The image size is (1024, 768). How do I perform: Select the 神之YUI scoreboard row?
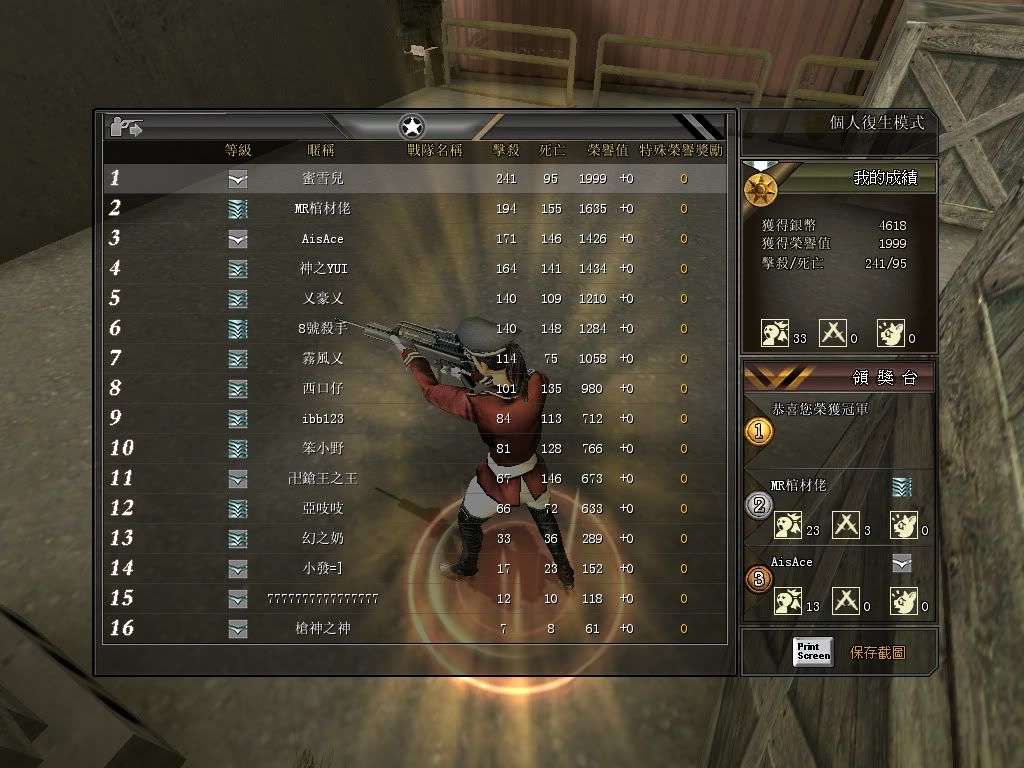click(x=322, y=269)
